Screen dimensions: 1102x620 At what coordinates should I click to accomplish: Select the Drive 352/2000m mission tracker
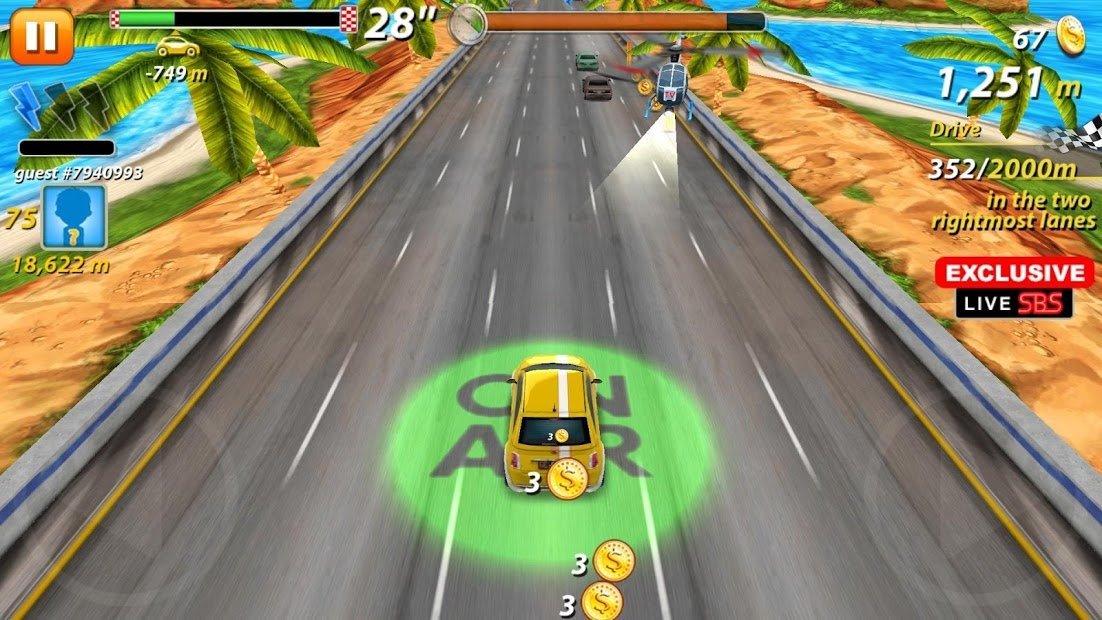tap(1010, 168)
